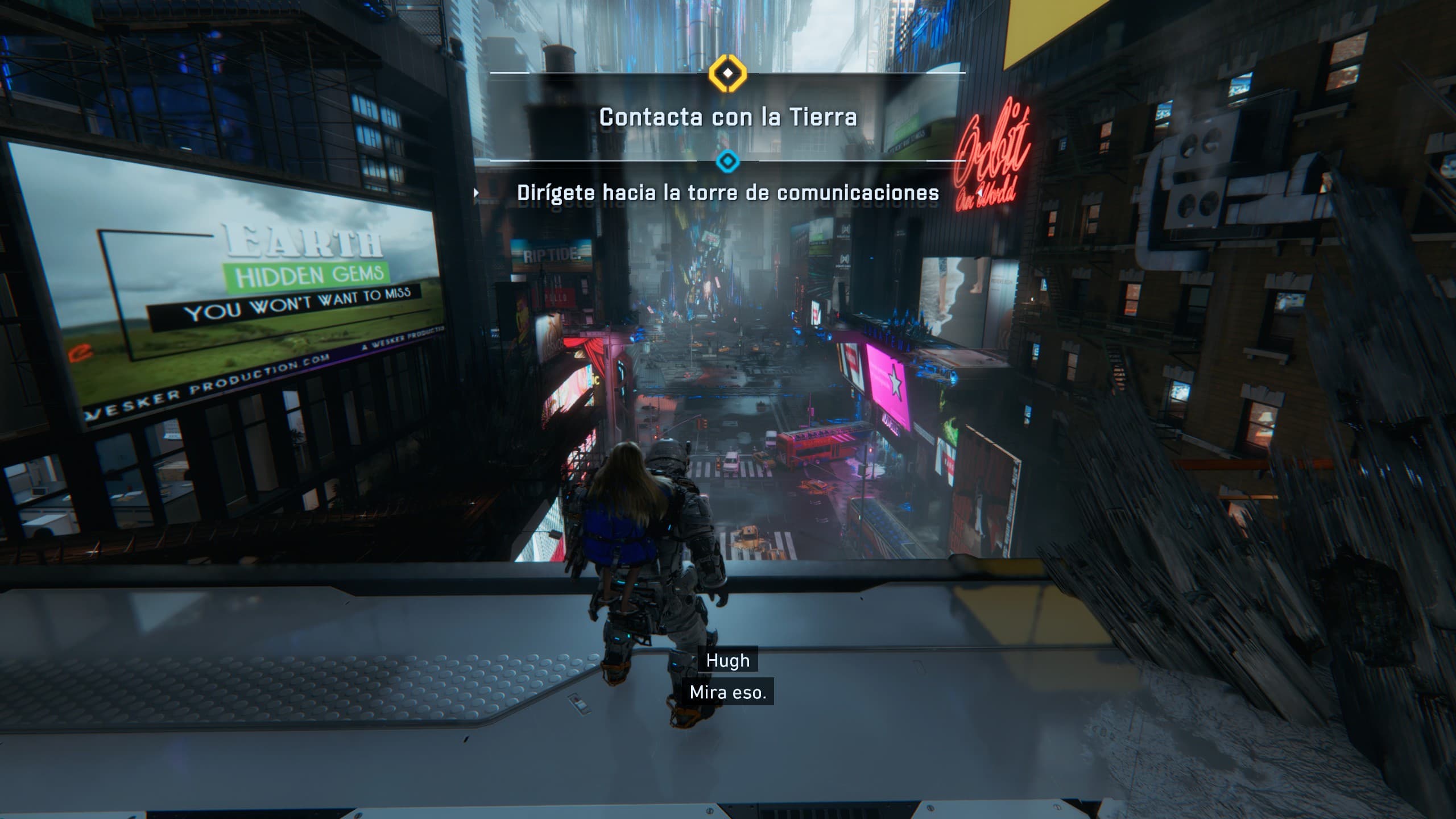Click the yellow main objective marker icon
The width and height of the screenshot is (1456, 819).
(727, 73)
